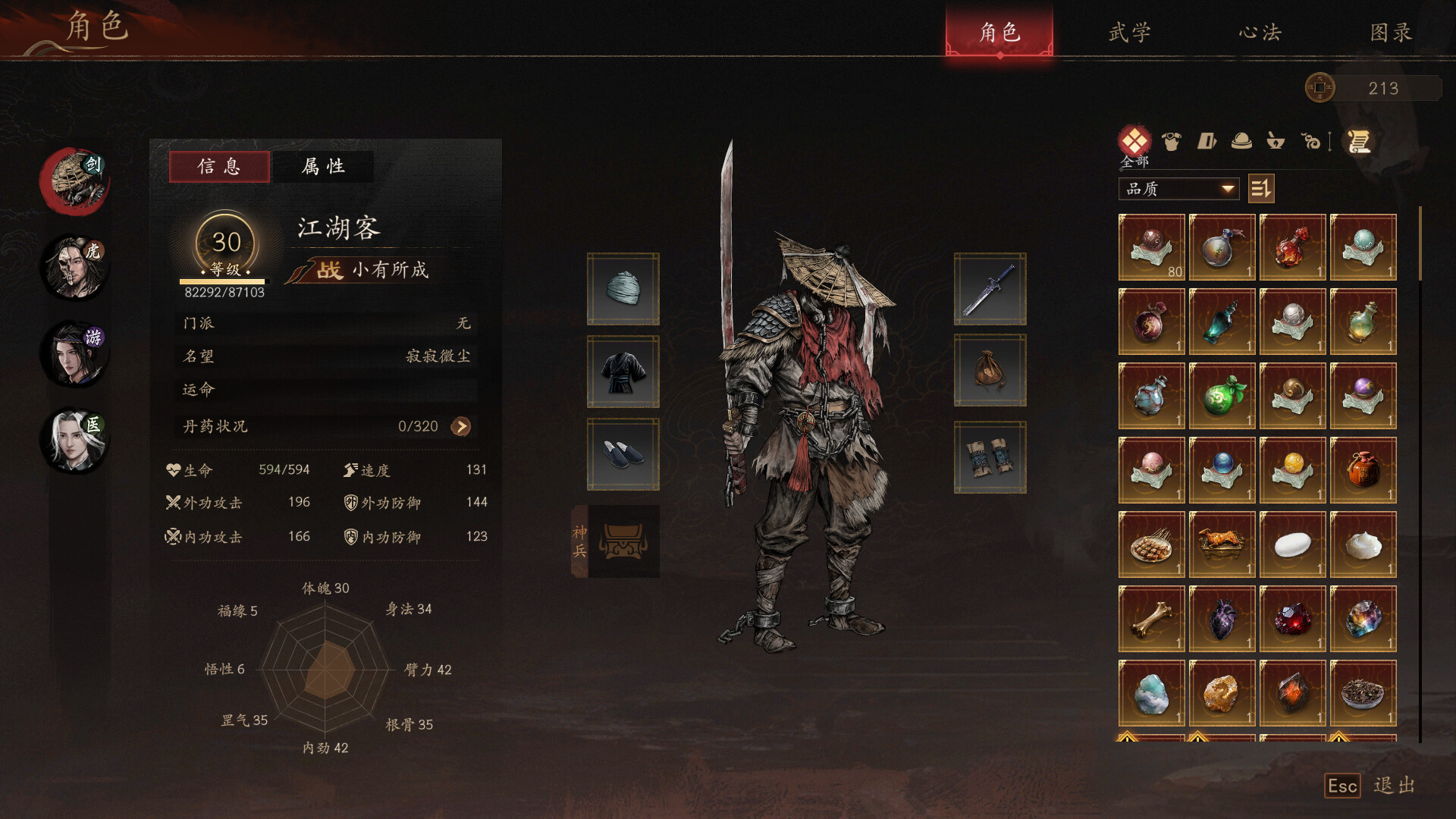
Task: Open the 品质 sort dropdown
Action: (1178, 189)
